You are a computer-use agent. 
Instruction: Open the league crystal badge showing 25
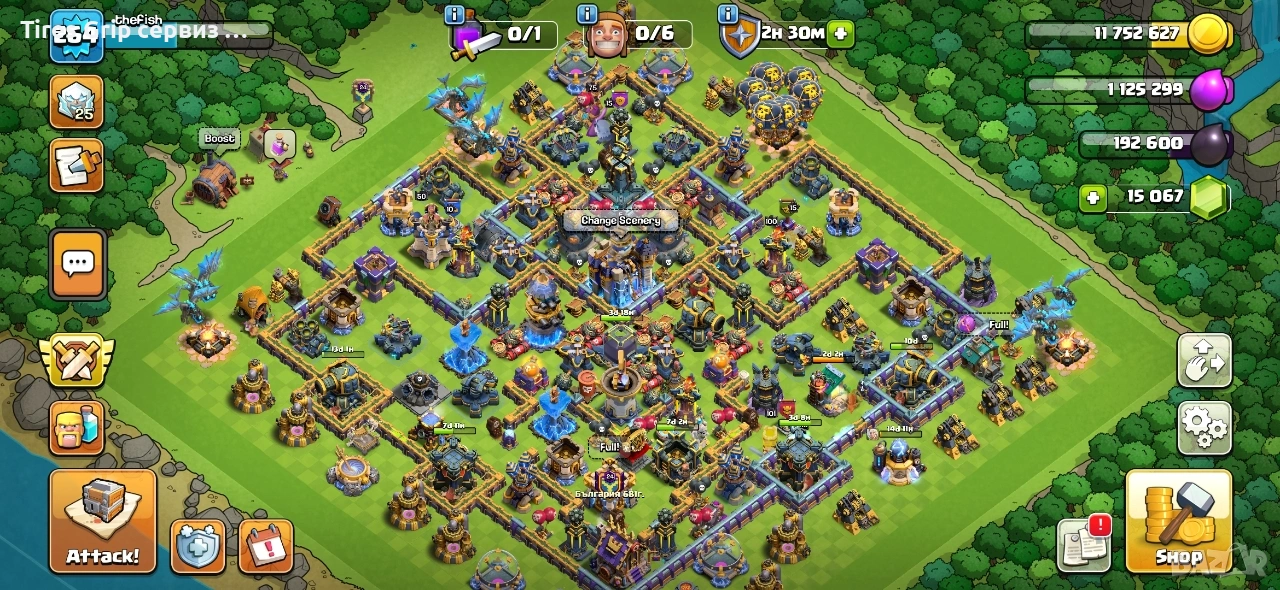76,102
